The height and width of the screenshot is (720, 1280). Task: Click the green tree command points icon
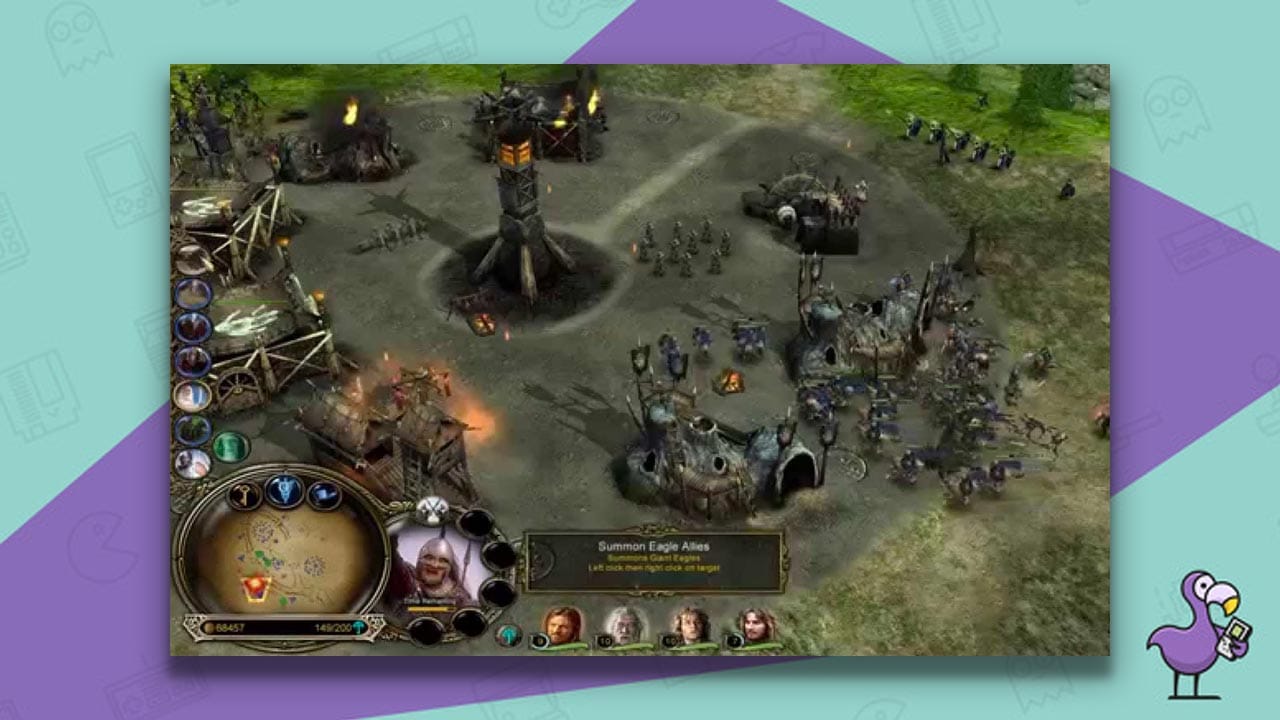tap(359, 626)
